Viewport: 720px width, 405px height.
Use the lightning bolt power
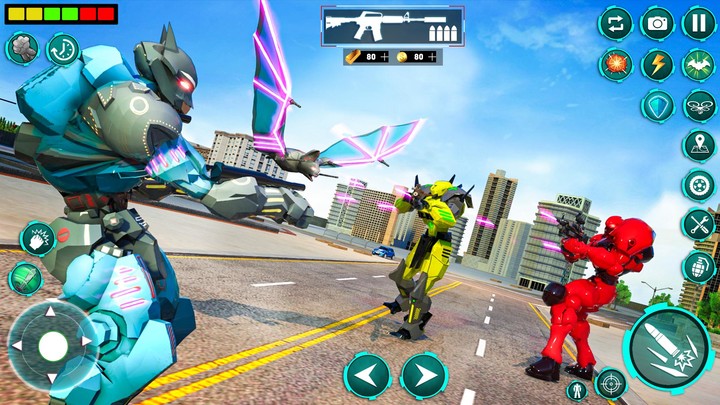point(657,65)
